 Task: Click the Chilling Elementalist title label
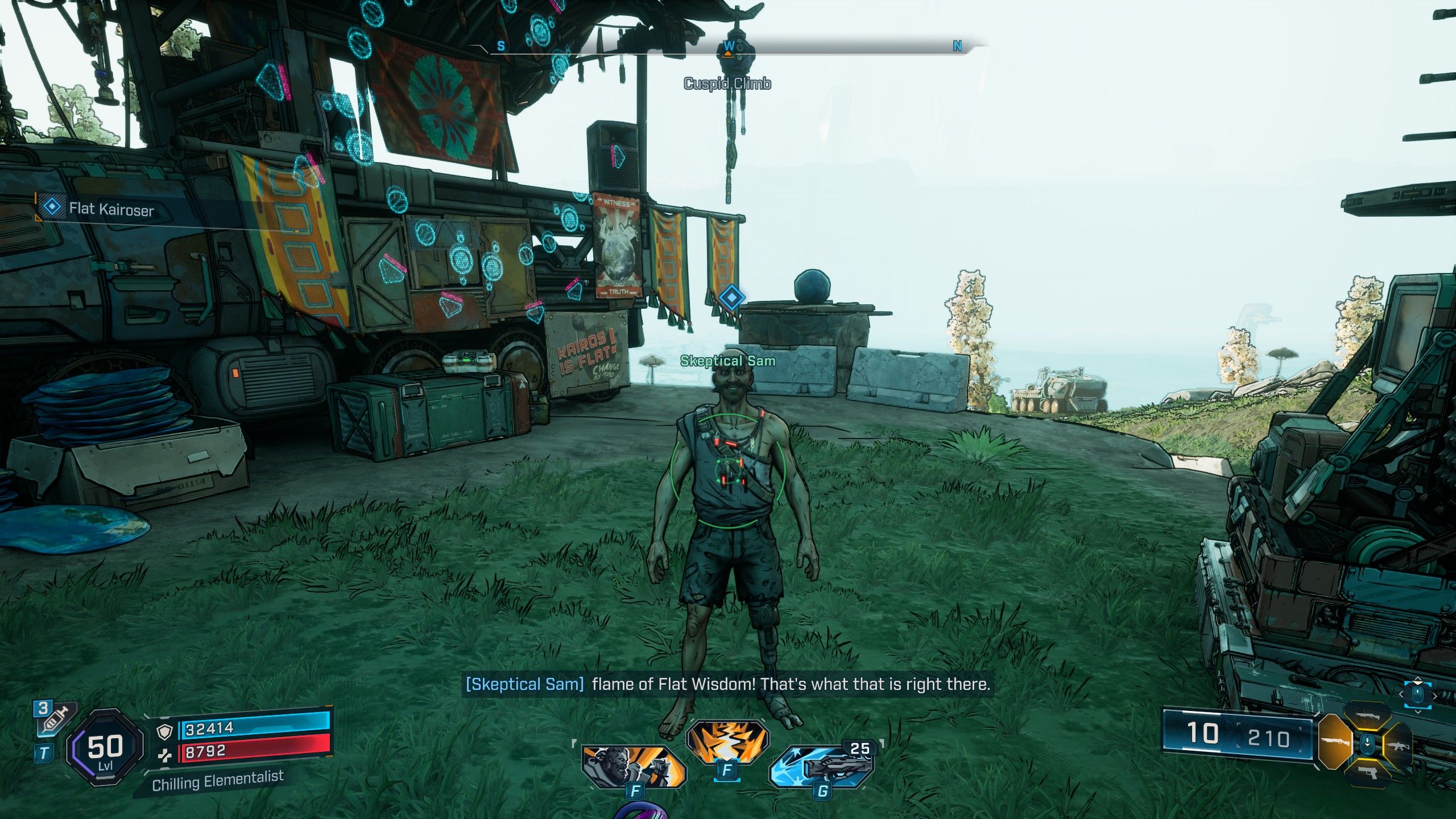pyautogui.click(x=218, y=780)
